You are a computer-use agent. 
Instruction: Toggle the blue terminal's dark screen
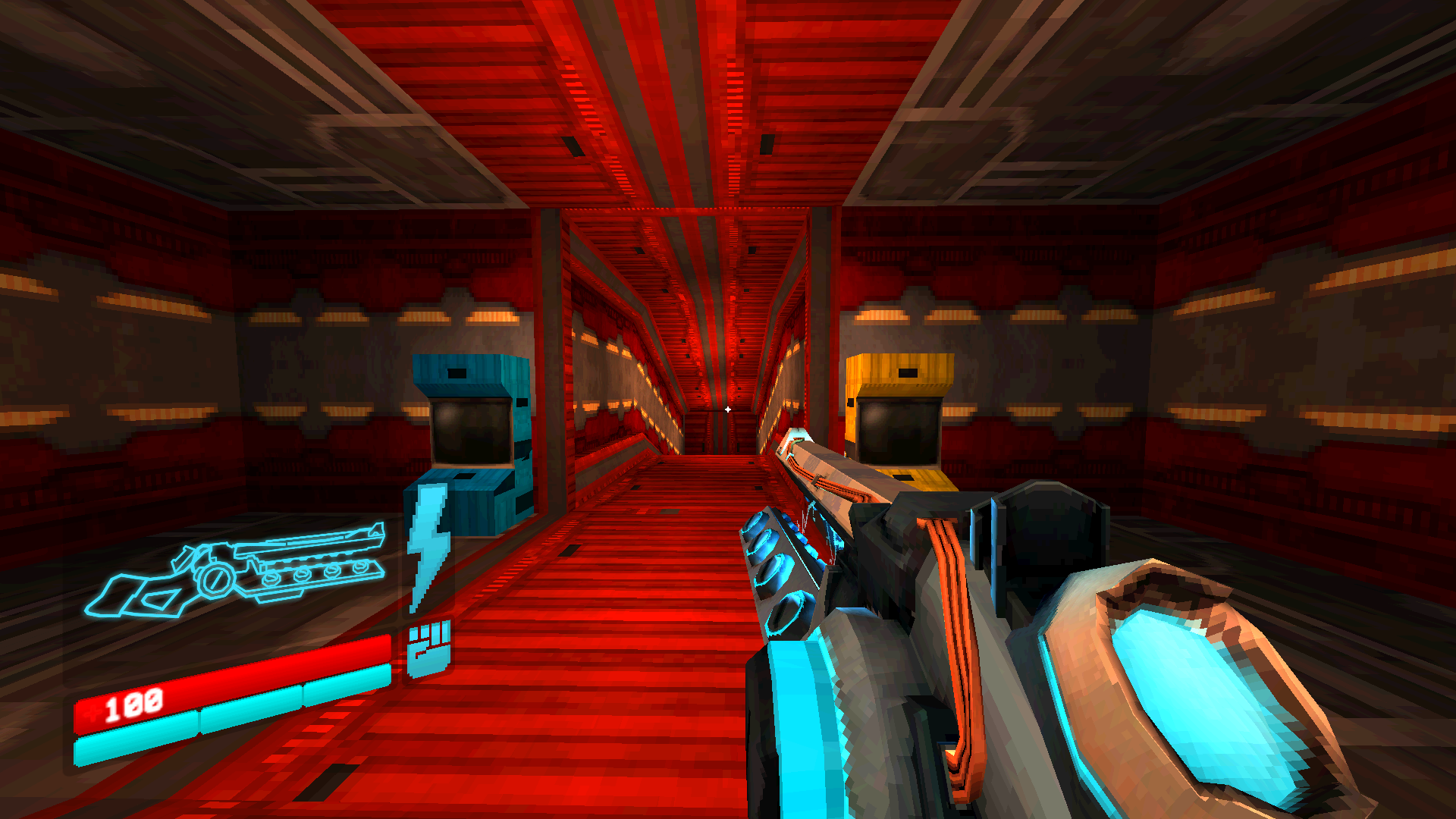[x=470, y=434]
